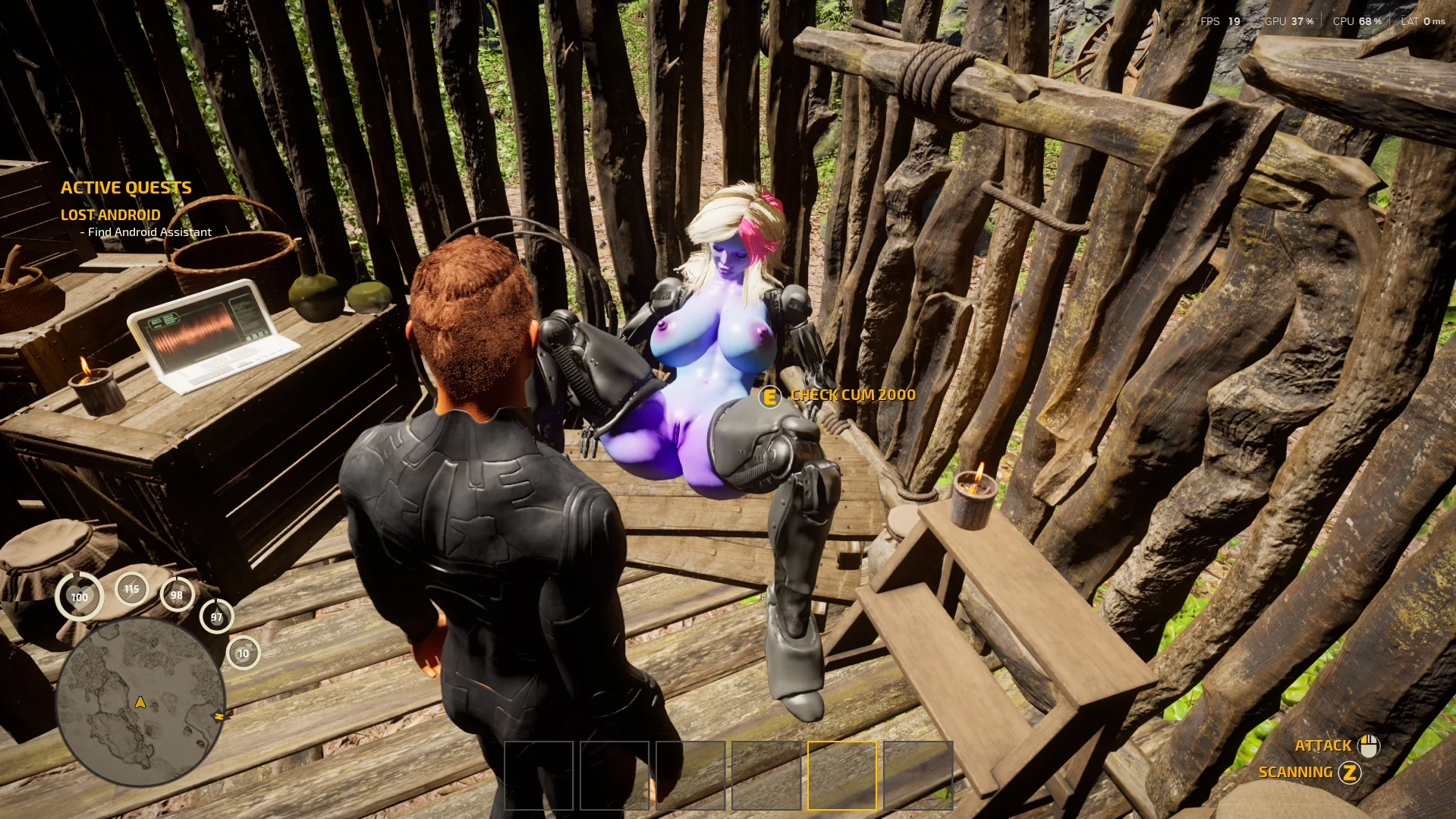Select the Lost Android quest entry
This screenshot has width=1456, height=819.
(111, 215)
